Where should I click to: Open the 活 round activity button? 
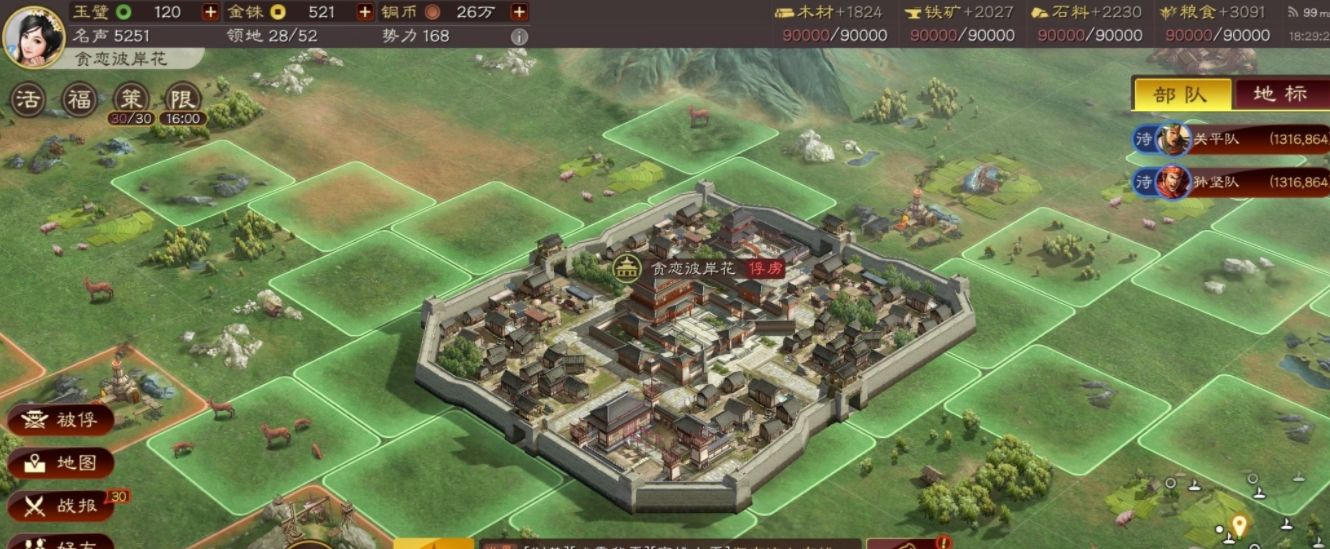28,99
